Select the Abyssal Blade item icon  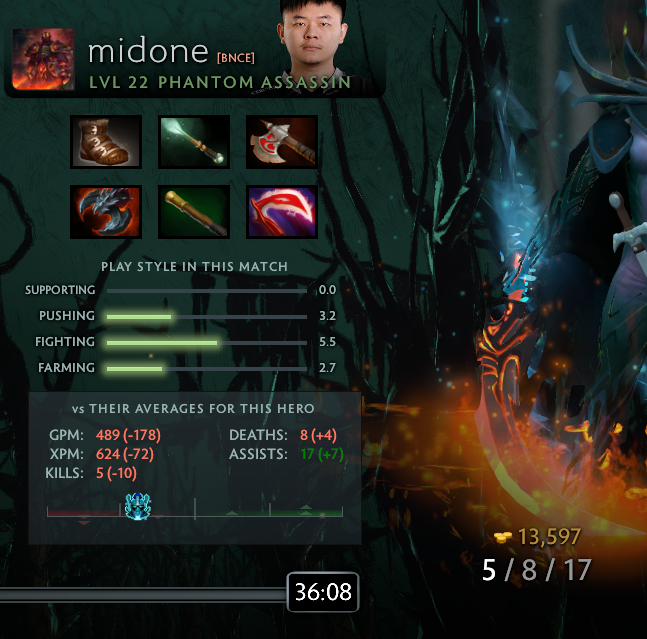(105, 212)
